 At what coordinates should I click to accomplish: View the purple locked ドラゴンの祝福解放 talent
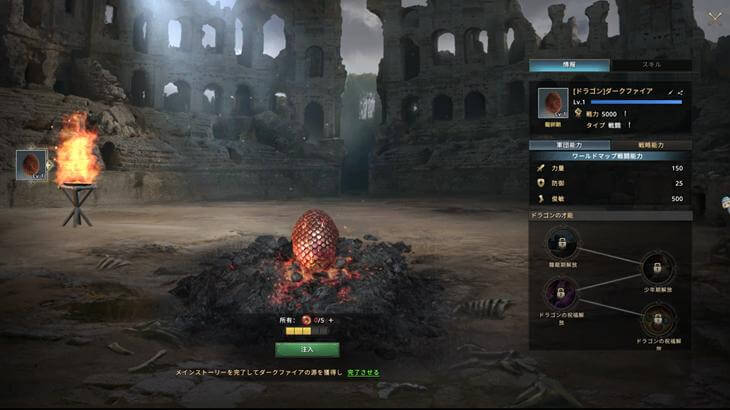coord(561,294)
